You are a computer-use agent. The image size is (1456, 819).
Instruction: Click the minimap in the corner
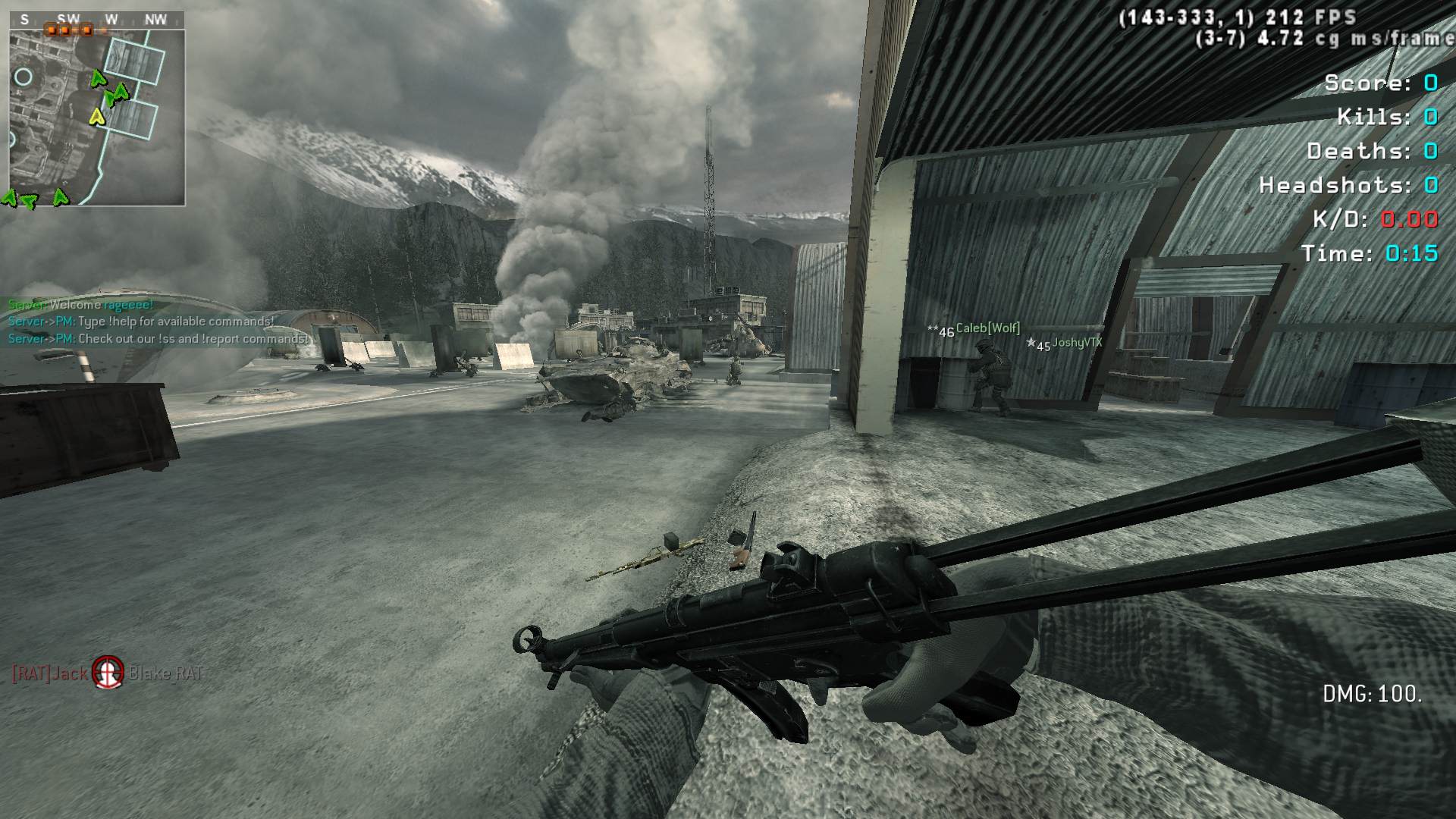coord(97,118)
